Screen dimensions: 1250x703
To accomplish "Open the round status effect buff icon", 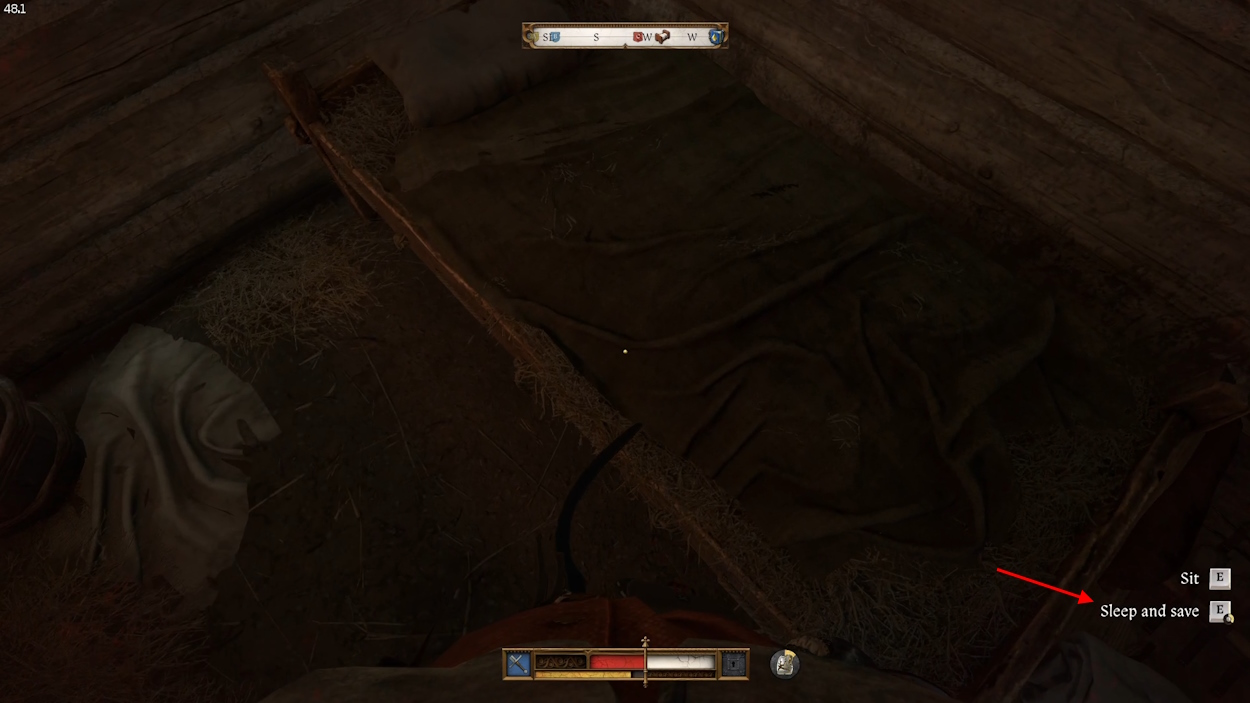I will click(x=785, y=664).
